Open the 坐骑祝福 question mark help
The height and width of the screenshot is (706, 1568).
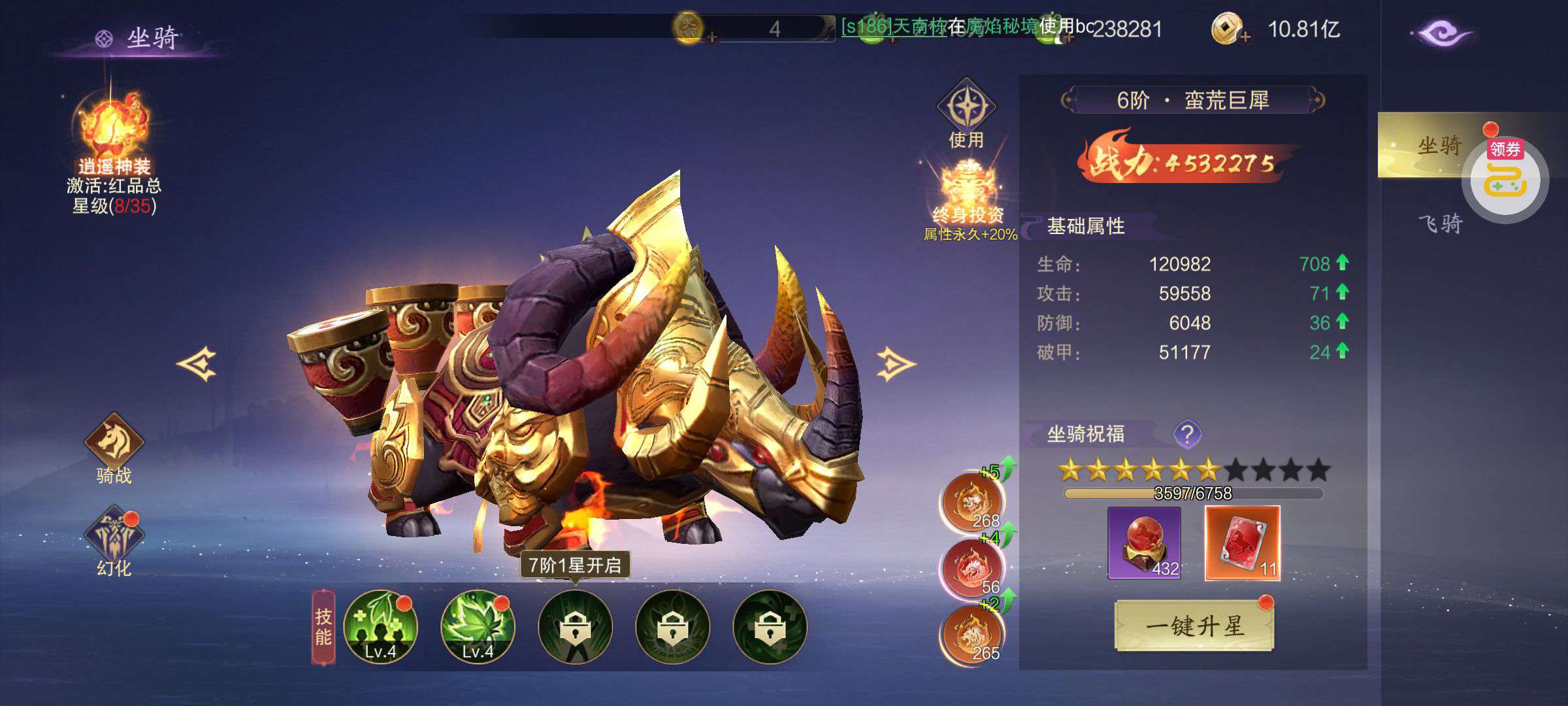(1187, 434)
